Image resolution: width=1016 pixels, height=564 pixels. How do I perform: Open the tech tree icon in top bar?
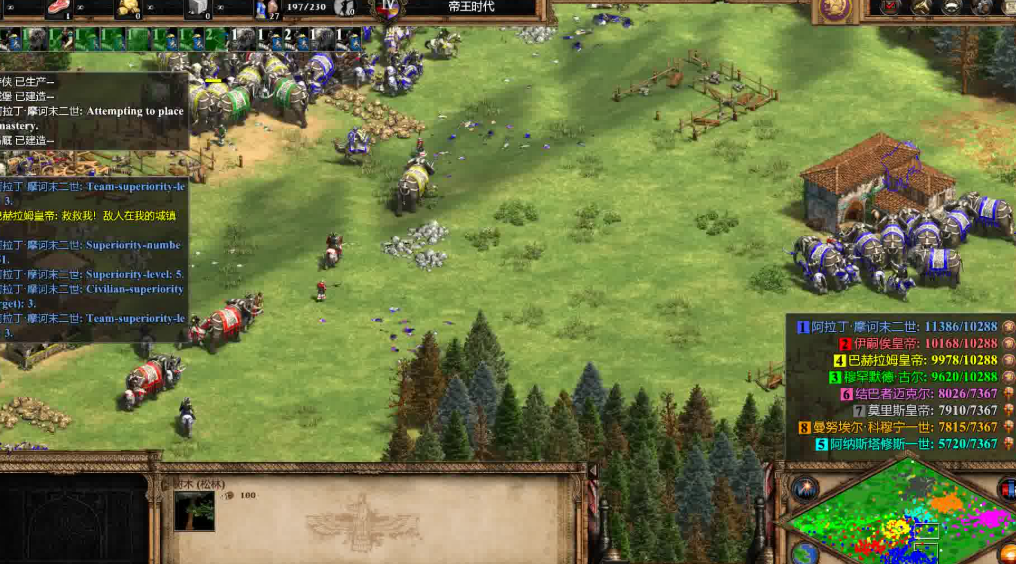[x=920, y=8]
